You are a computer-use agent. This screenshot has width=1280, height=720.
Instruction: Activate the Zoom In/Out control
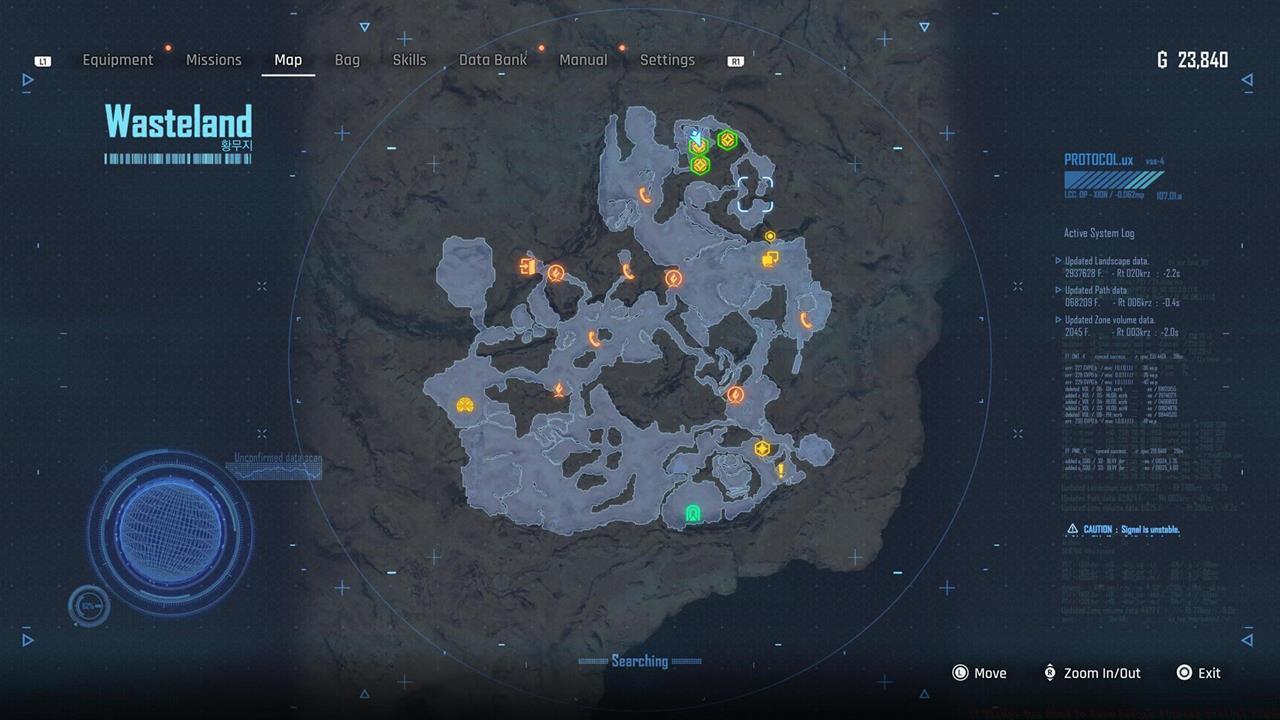point(1091,673)
